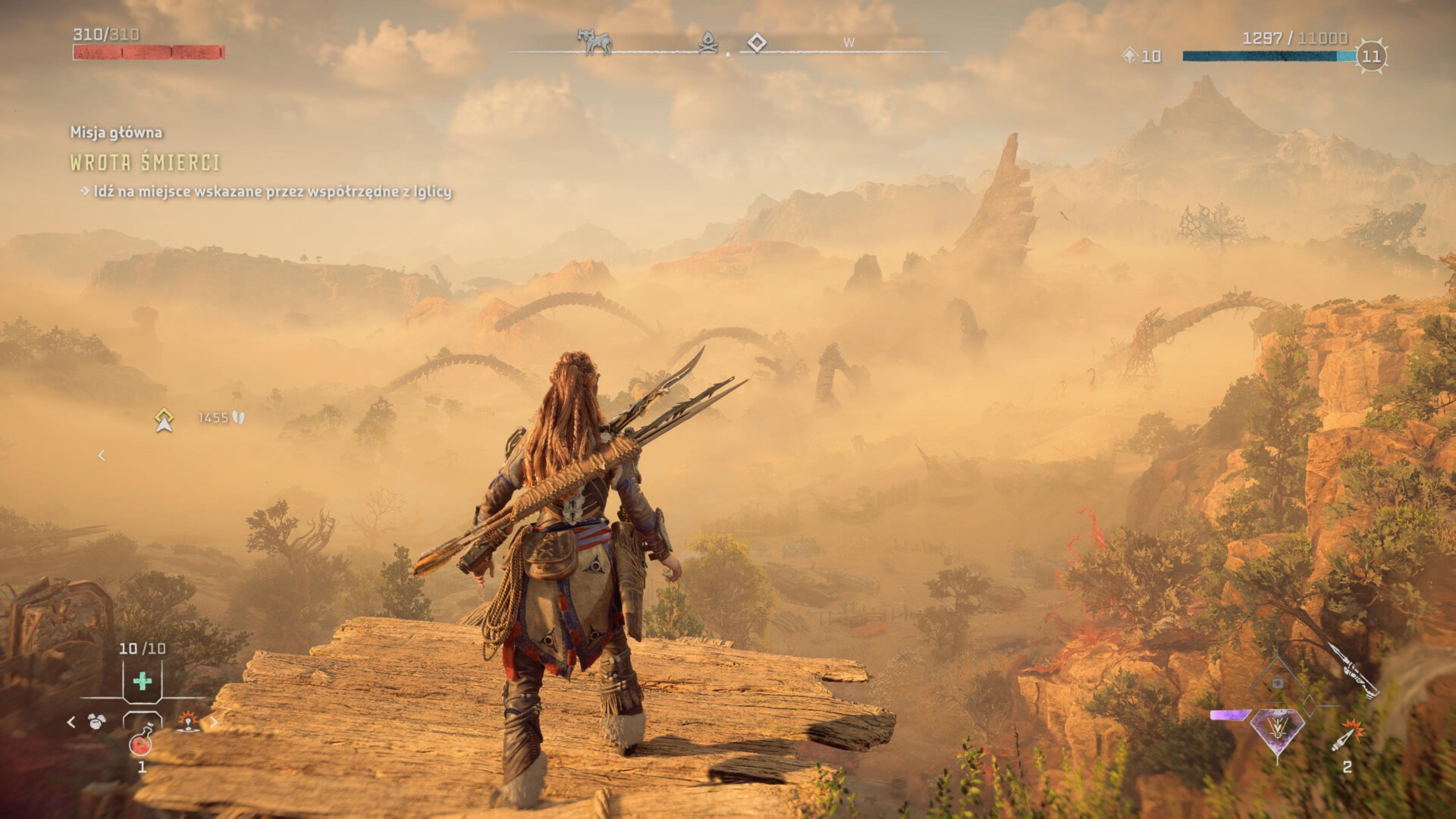Select the rocks tool icon

pos(96,722)
